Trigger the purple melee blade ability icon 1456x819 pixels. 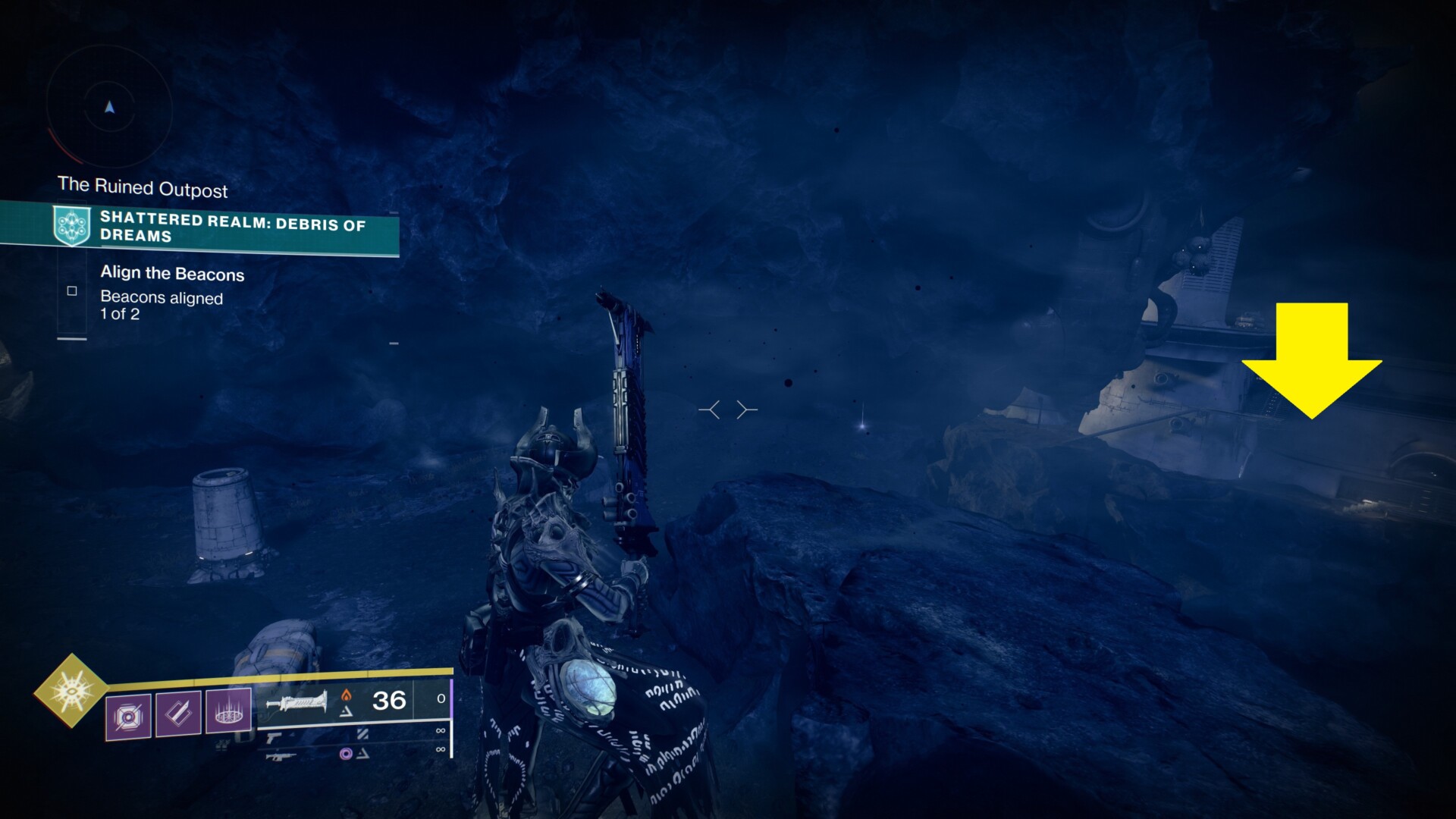179,713
